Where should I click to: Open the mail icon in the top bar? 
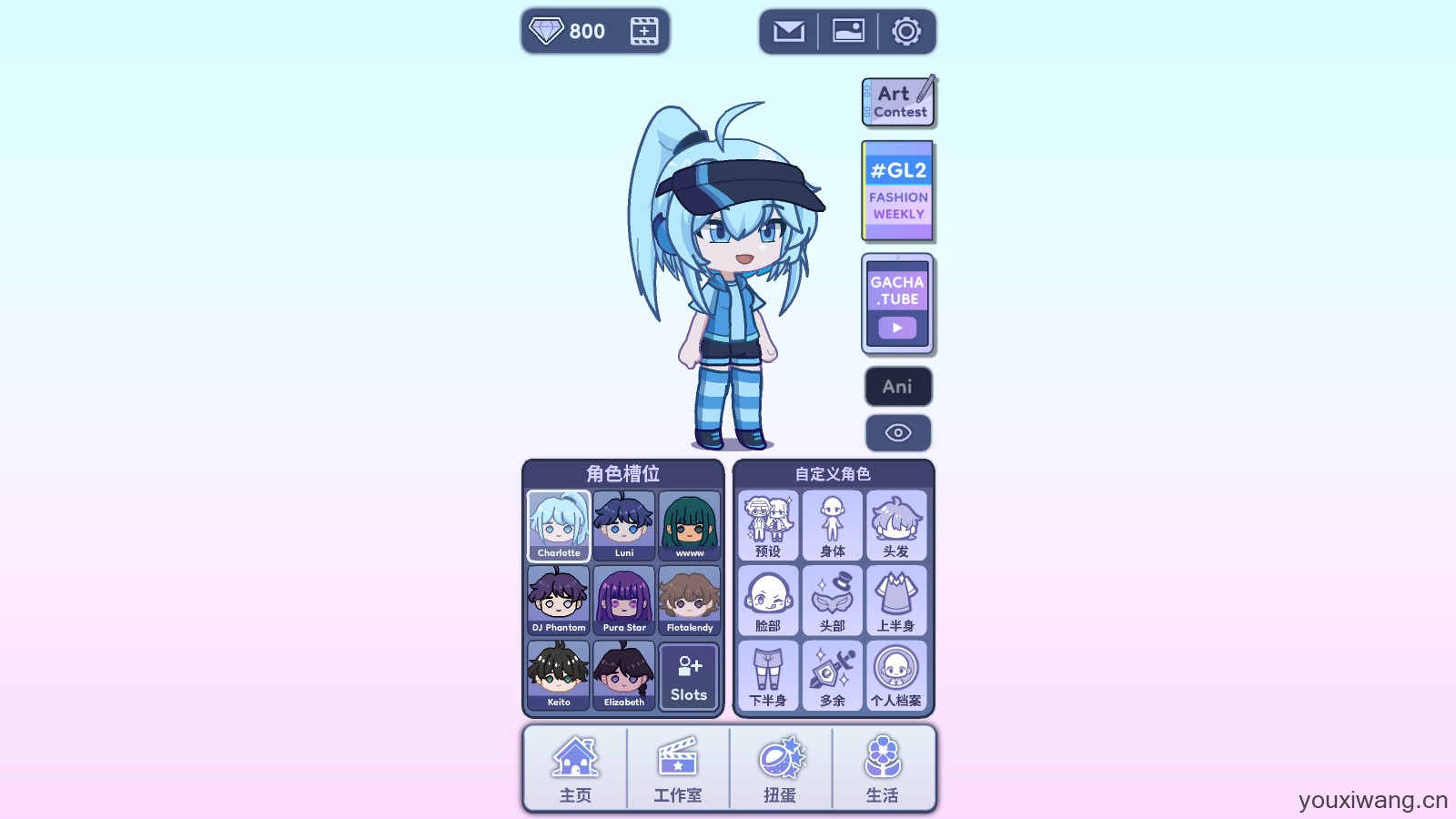coord(788,30)
